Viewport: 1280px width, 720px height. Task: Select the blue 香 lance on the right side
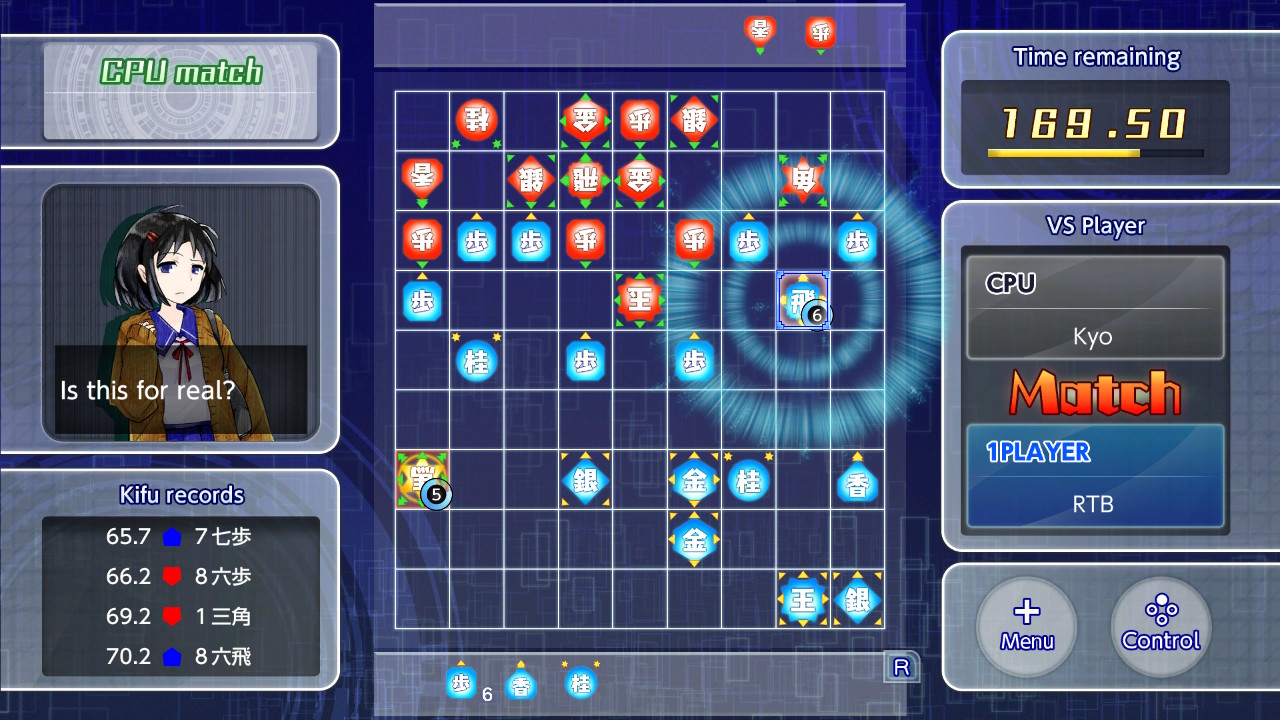(857, 481)
